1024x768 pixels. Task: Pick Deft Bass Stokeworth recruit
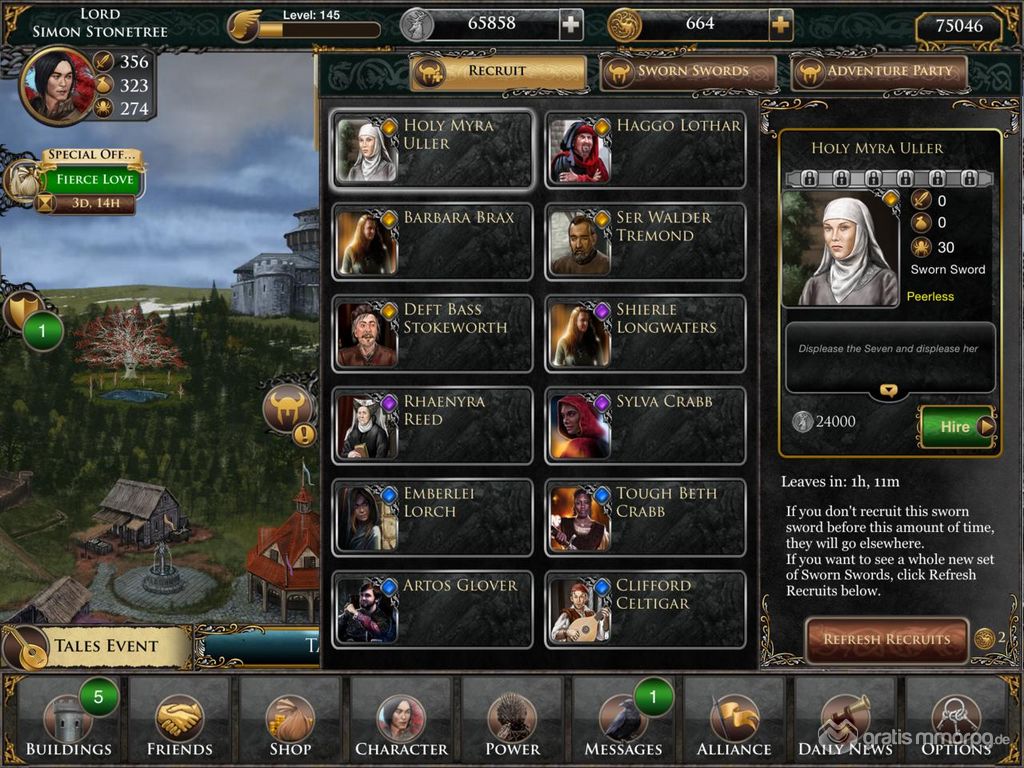[x=432, y=335]
